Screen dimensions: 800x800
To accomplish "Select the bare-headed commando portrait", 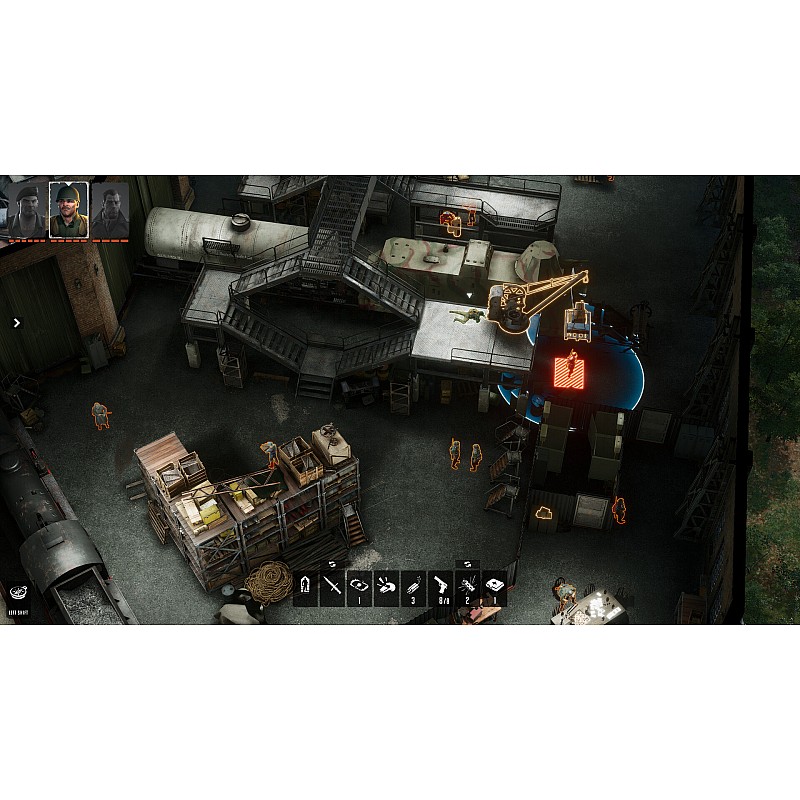I will 111,209.
